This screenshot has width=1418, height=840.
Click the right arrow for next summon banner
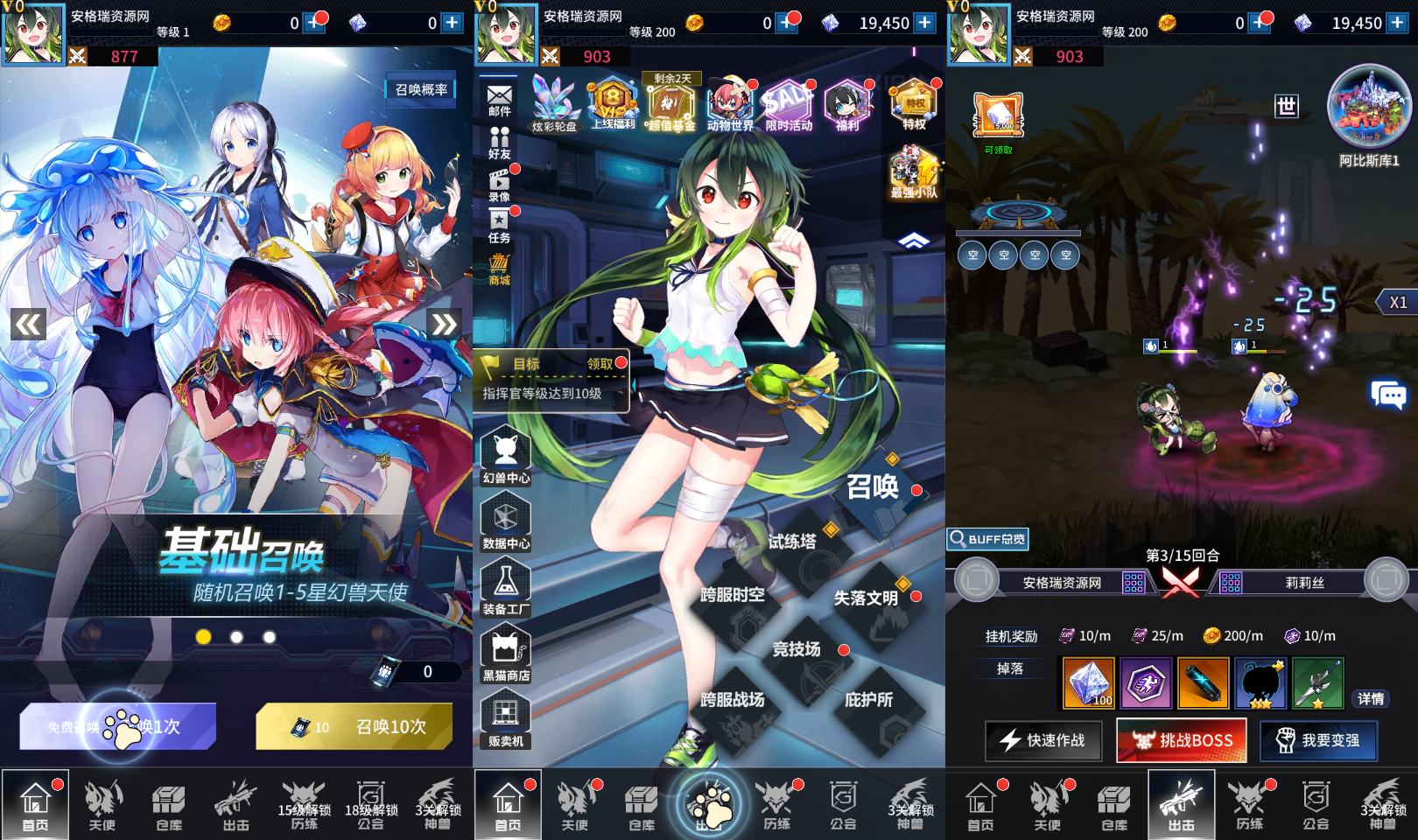coord(445,322)
